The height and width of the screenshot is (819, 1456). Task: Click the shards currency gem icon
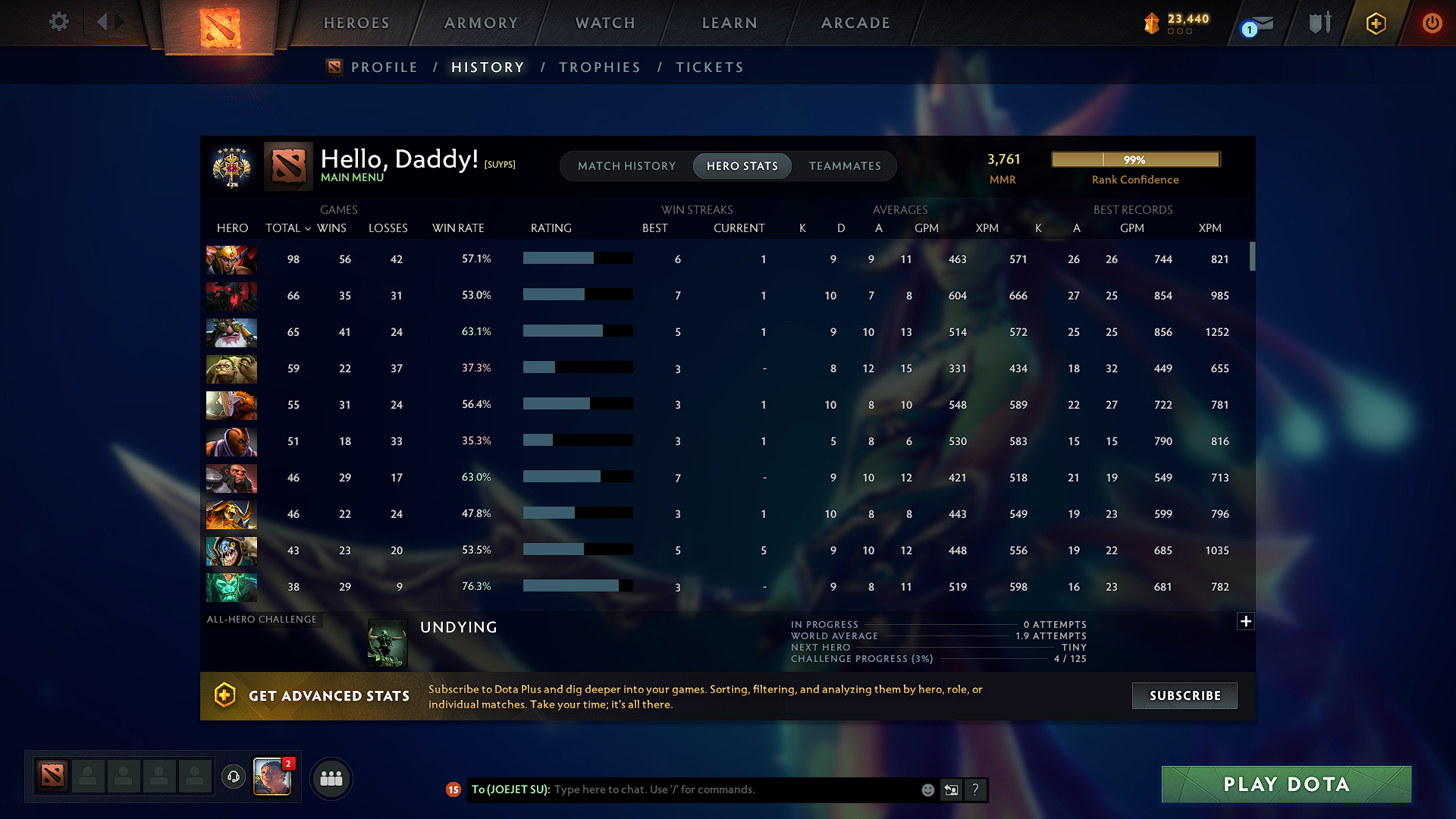(x=1151, y=23)
